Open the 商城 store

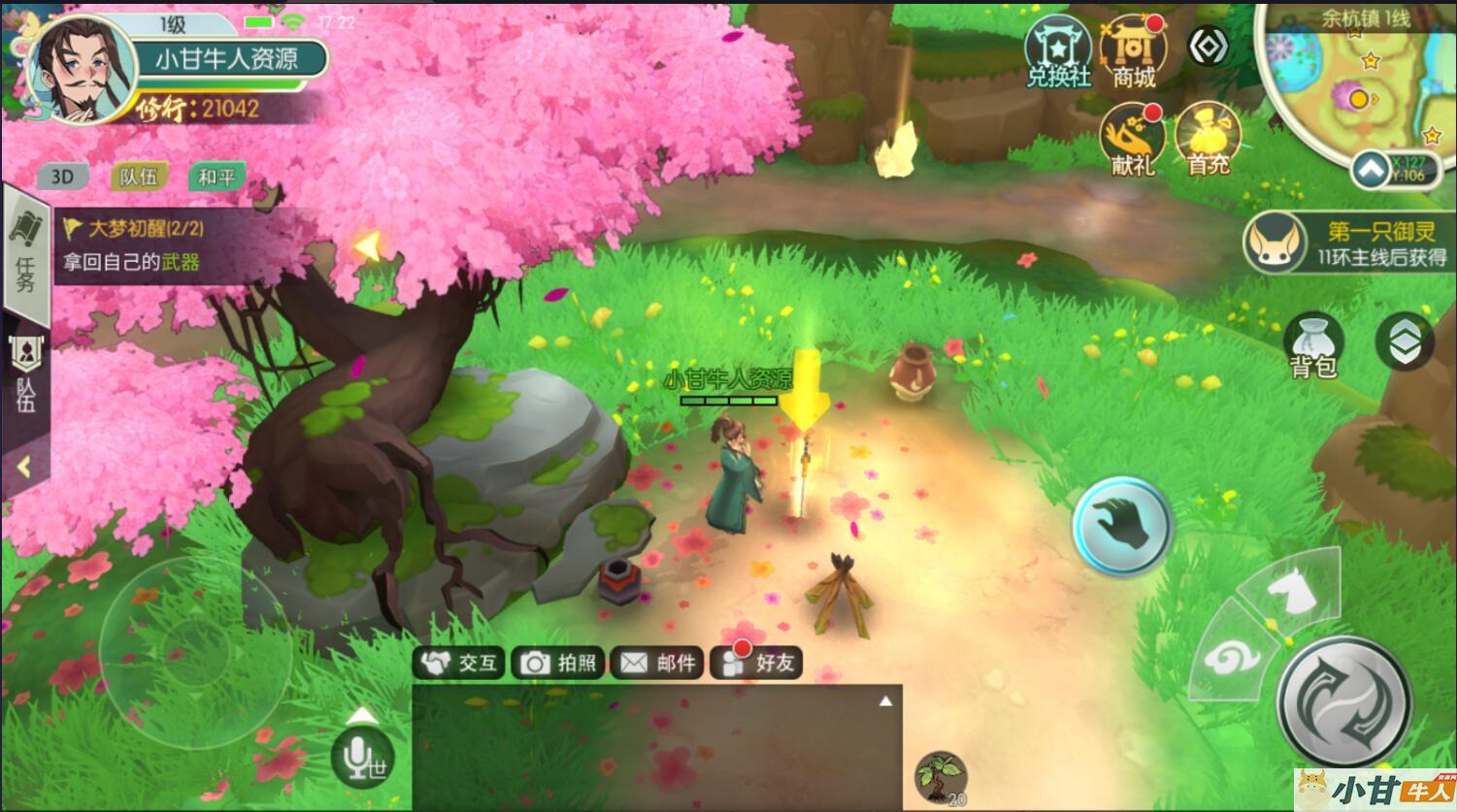1133,51
